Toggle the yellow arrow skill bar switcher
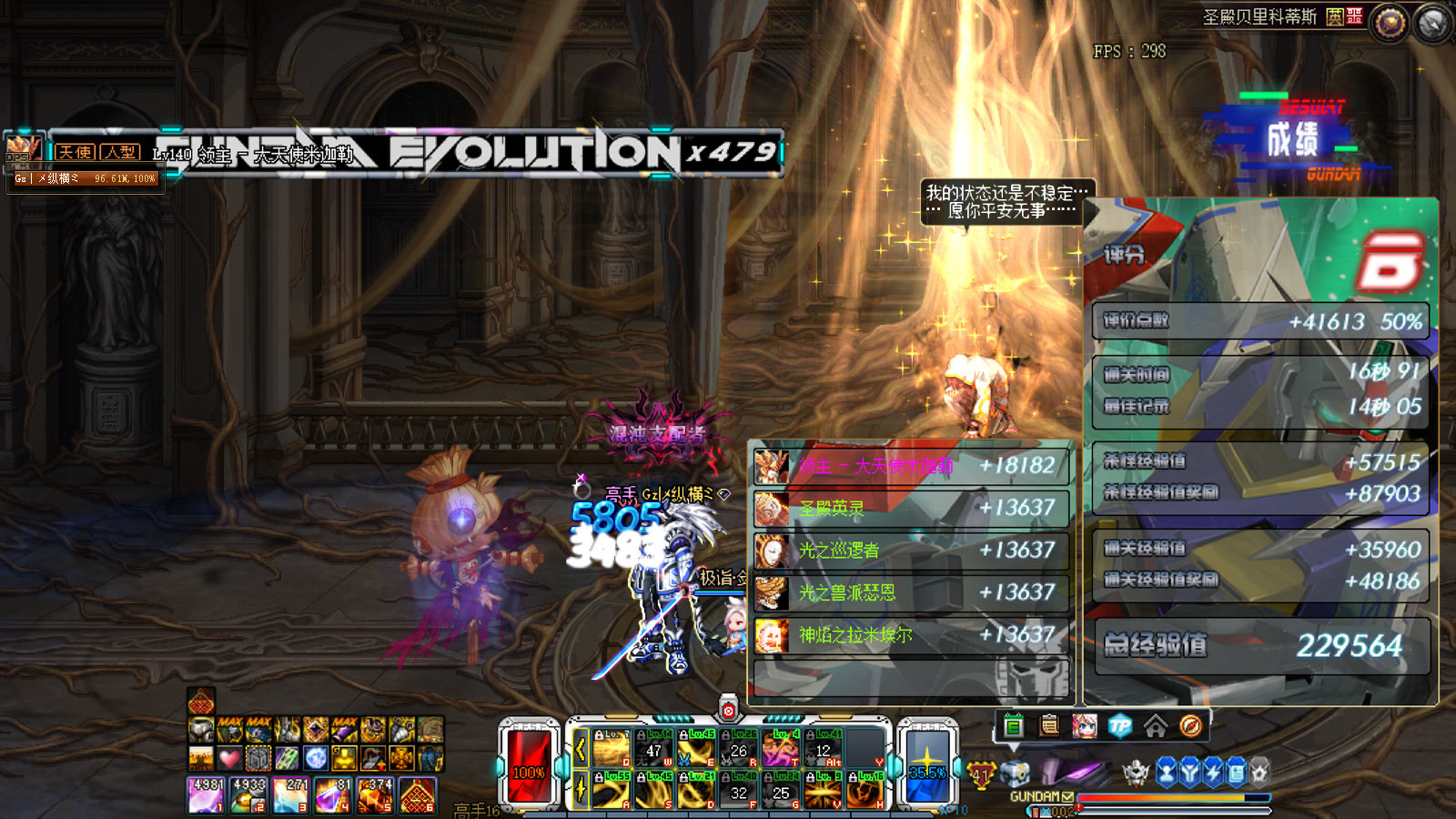The height and width of the screenshot is (819, 1456). click(581, 749)
